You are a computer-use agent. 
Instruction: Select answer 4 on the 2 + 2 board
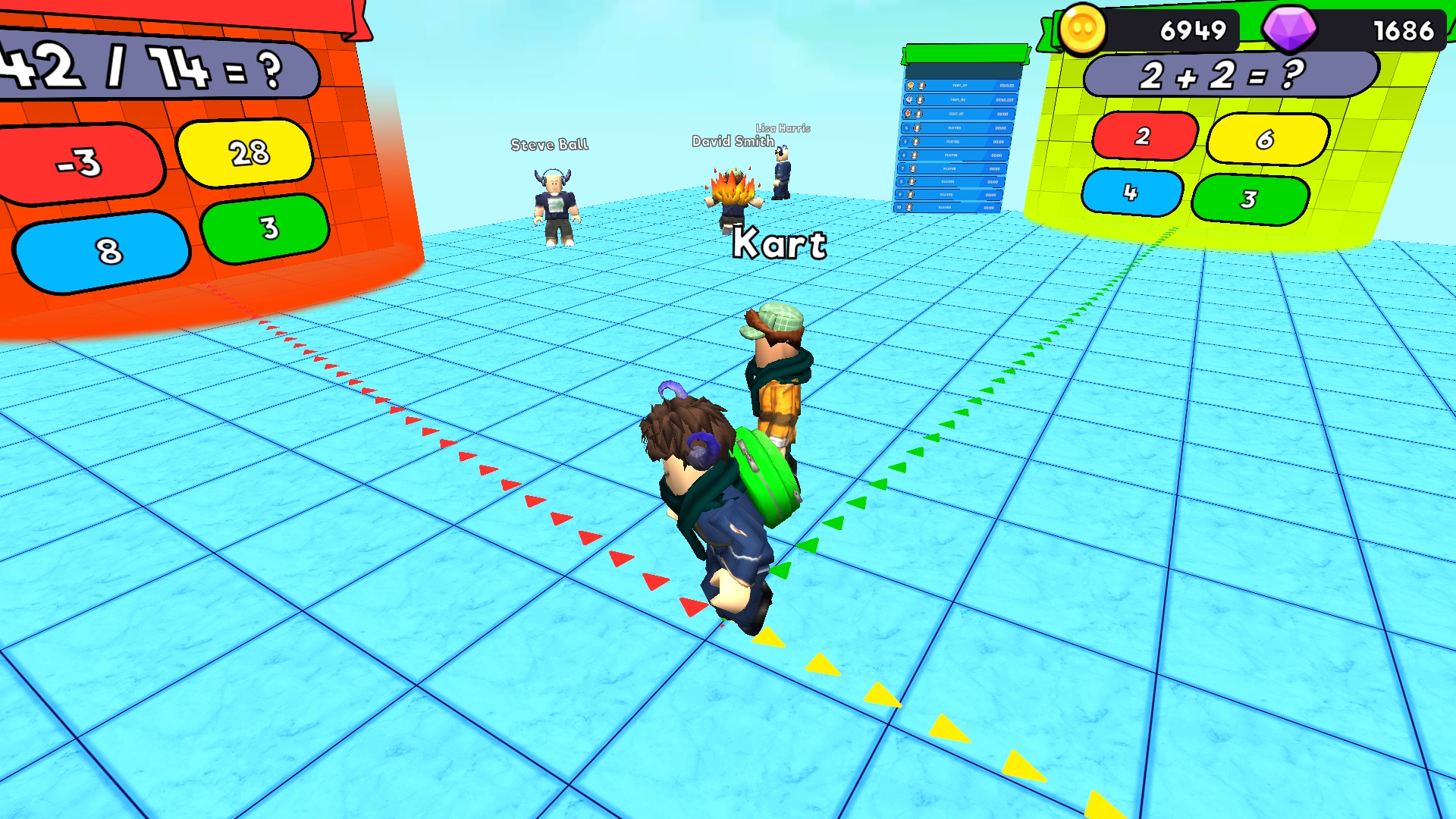coord(1134,193)
